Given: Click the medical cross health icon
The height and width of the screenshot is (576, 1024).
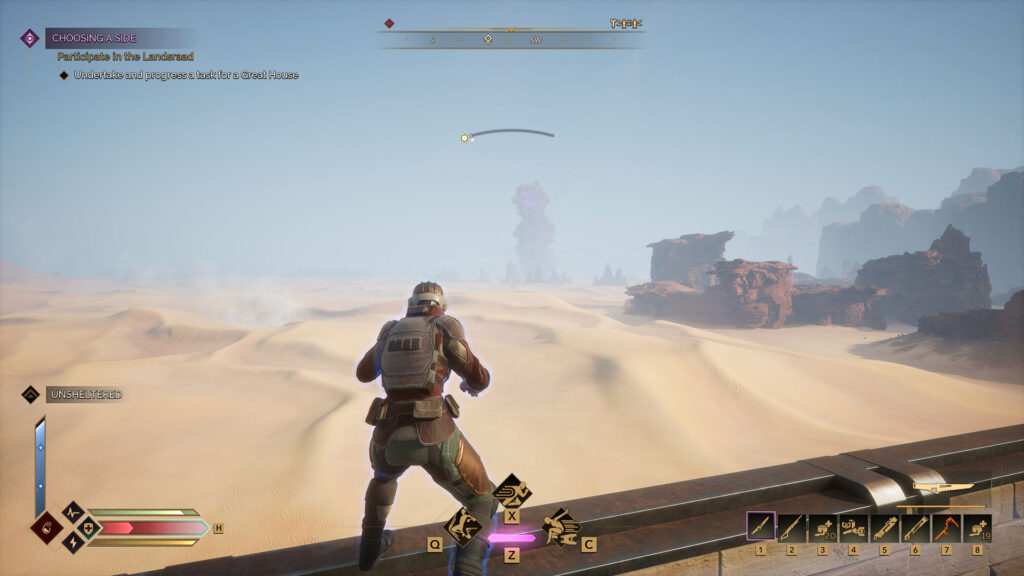Looking at the screenshot, I should [87, 527].
